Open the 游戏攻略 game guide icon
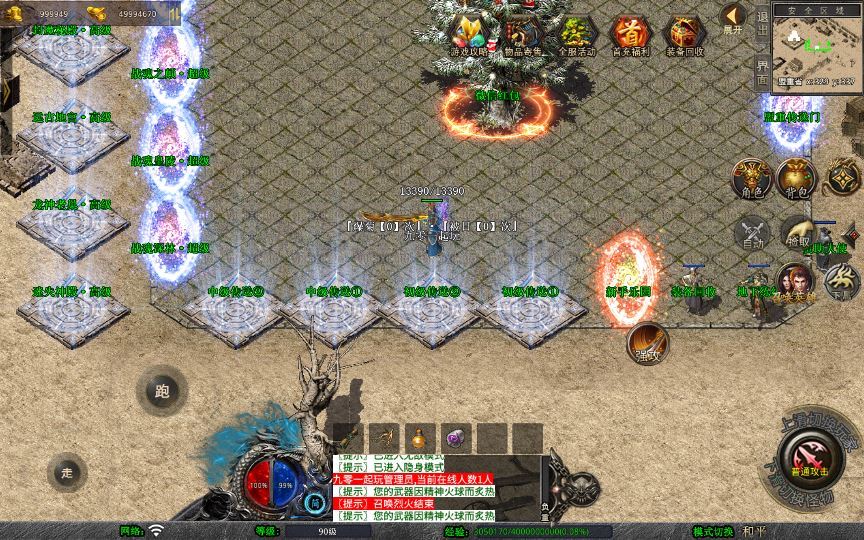The height and width of the screenshot is (540, 864). 467,36
